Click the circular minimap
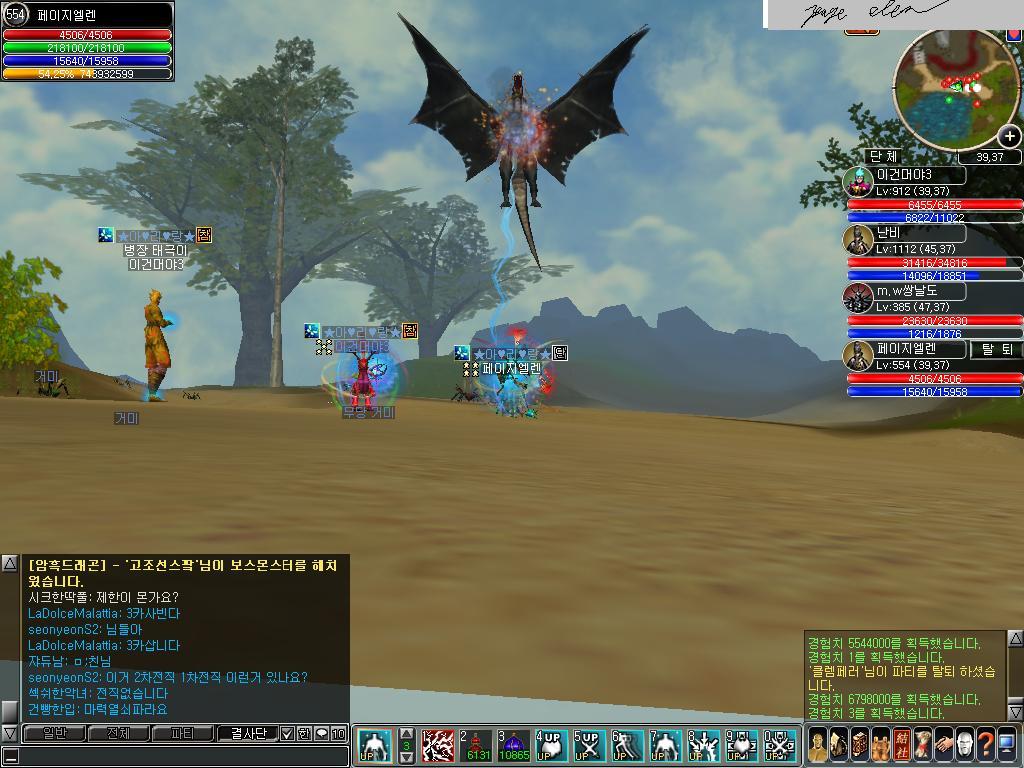This screenshot has height=768, width=1024. pyautogui.click(x=955, y=88)
